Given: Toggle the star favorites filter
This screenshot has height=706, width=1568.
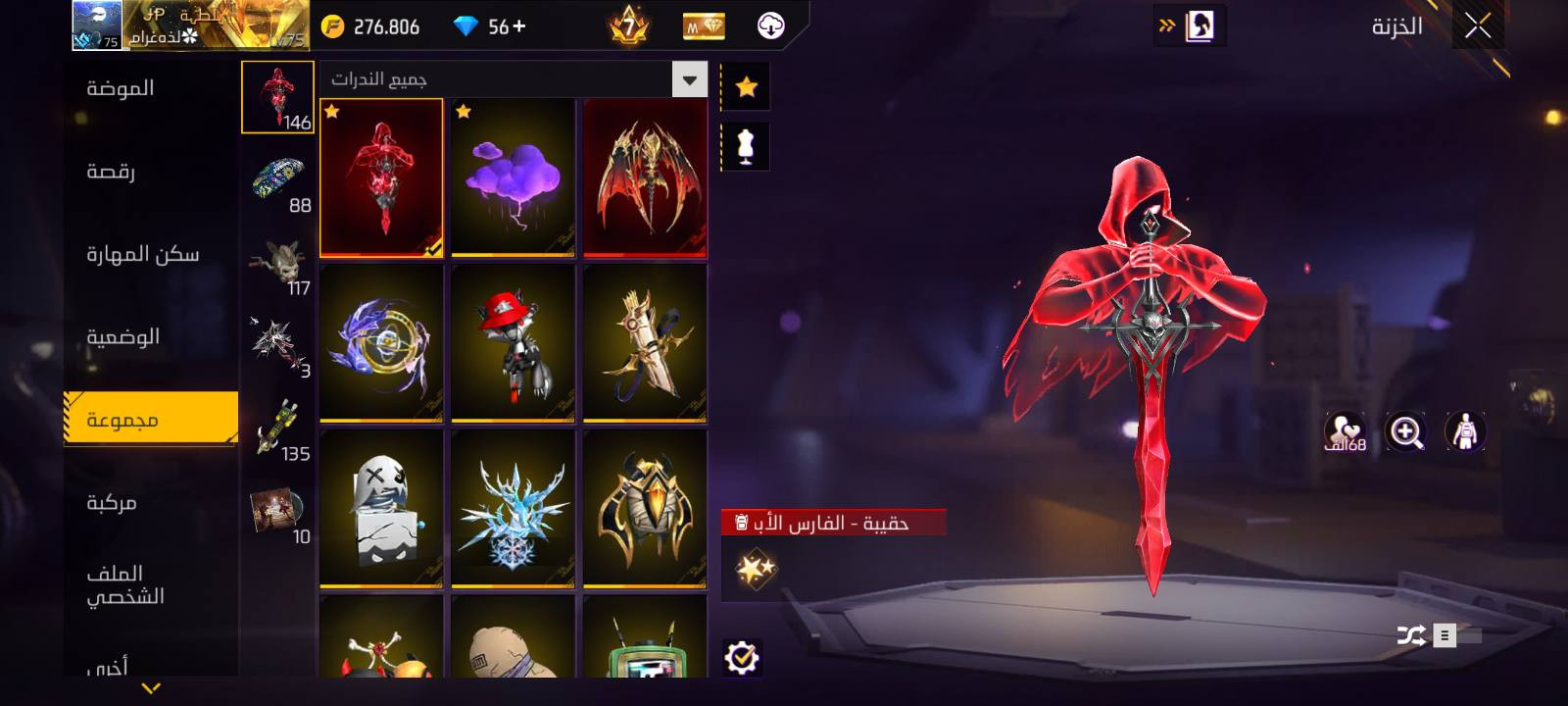Looking at the screenshot, I should pos(746,87).
